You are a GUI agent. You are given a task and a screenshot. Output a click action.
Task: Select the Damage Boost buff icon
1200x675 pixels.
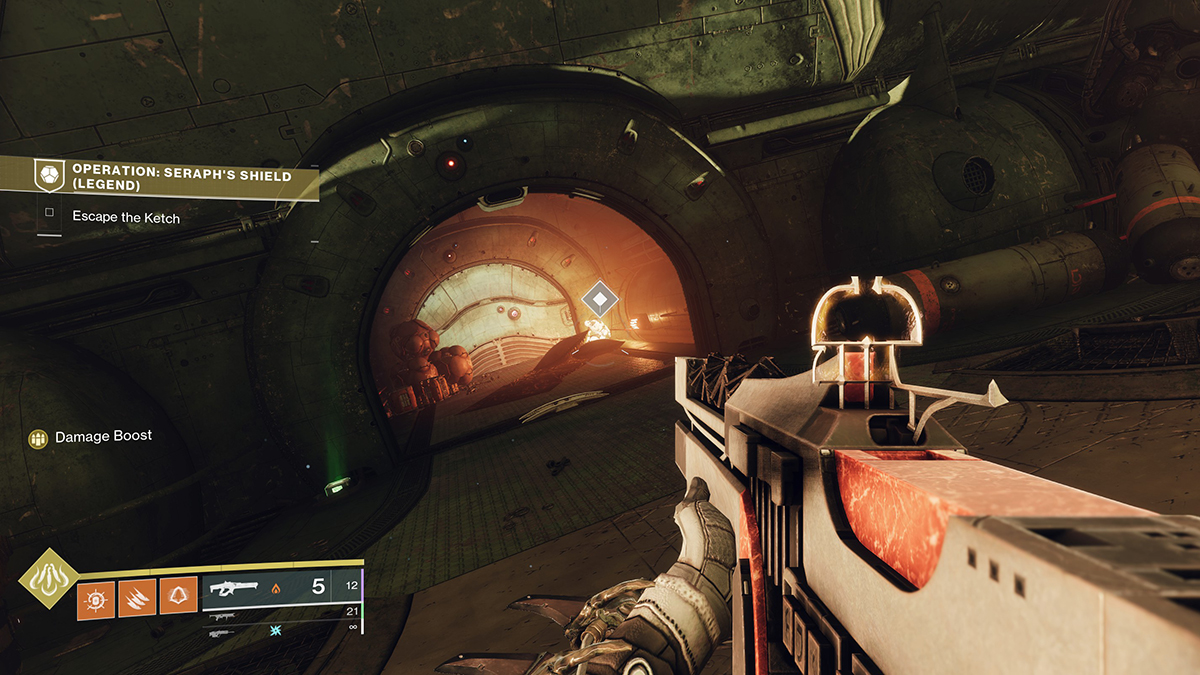point(38,438)
